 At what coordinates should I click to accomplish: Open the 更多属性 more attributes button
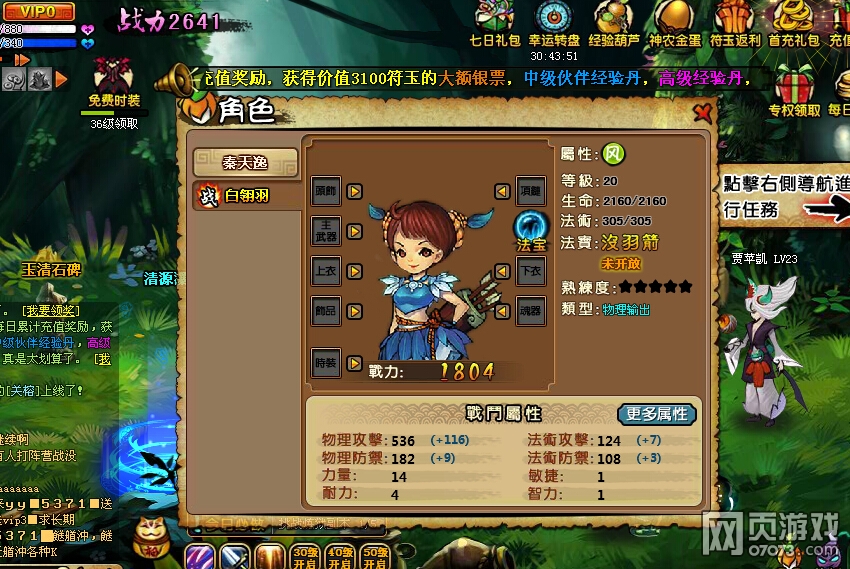click(657, 414)
